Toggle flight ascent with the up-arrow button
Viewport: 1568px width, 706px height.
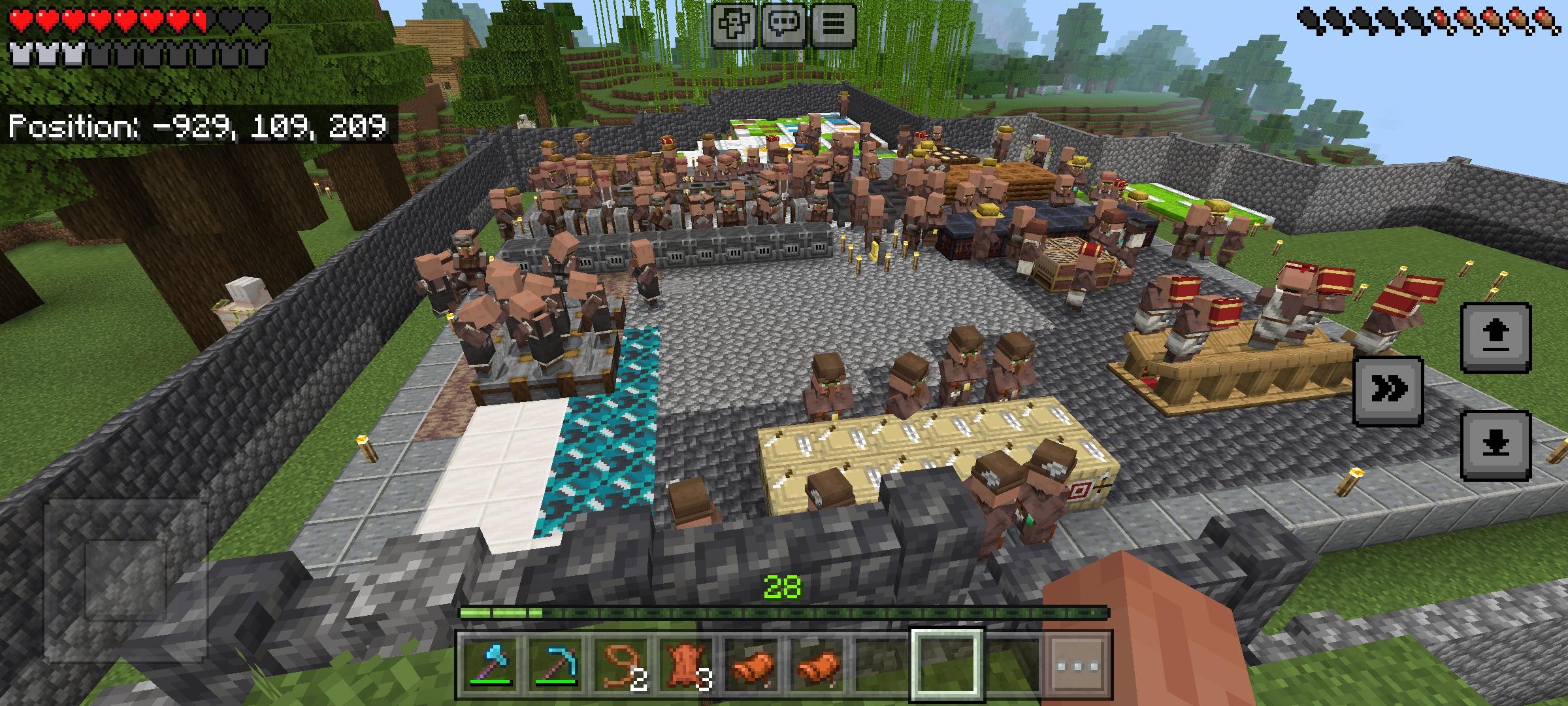point(1496,337)
